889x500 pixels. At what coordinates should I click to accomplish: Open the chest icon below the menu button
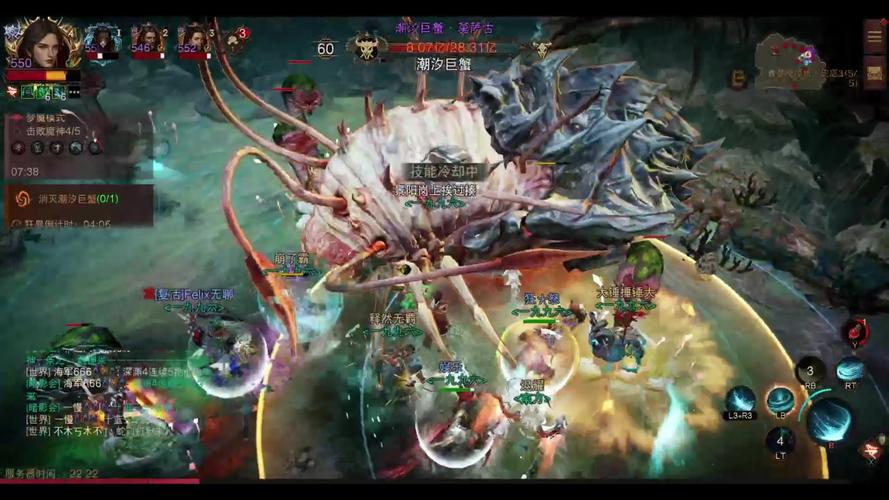[x=874, y=72]
